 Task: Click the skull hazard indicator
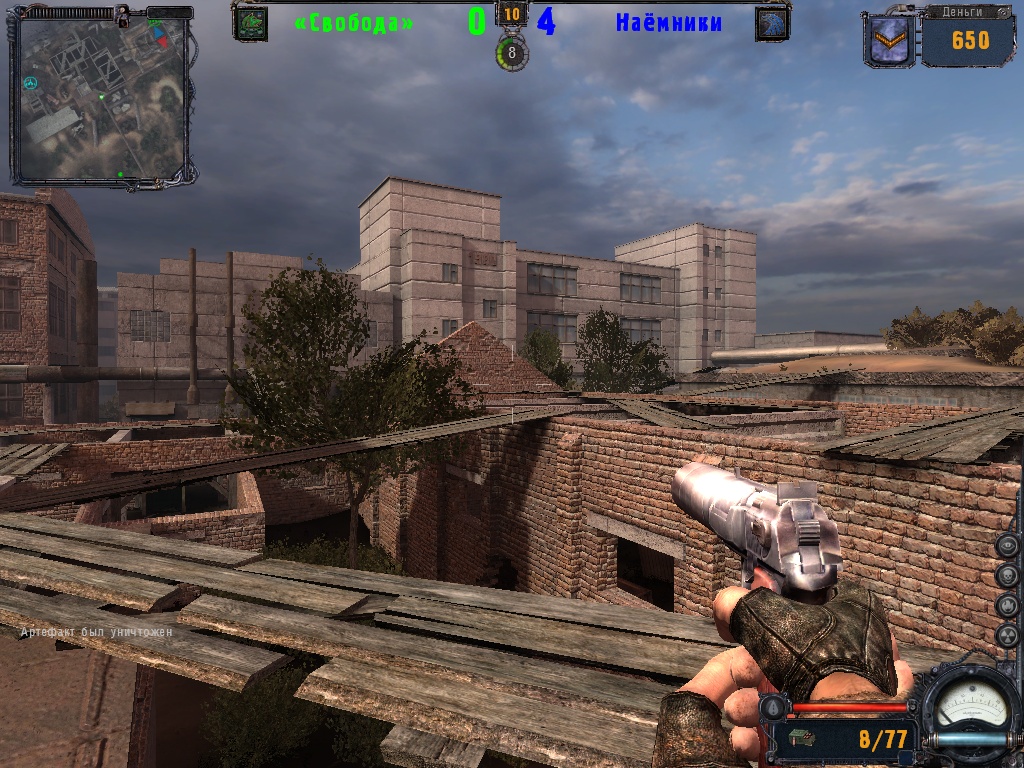1007,576
